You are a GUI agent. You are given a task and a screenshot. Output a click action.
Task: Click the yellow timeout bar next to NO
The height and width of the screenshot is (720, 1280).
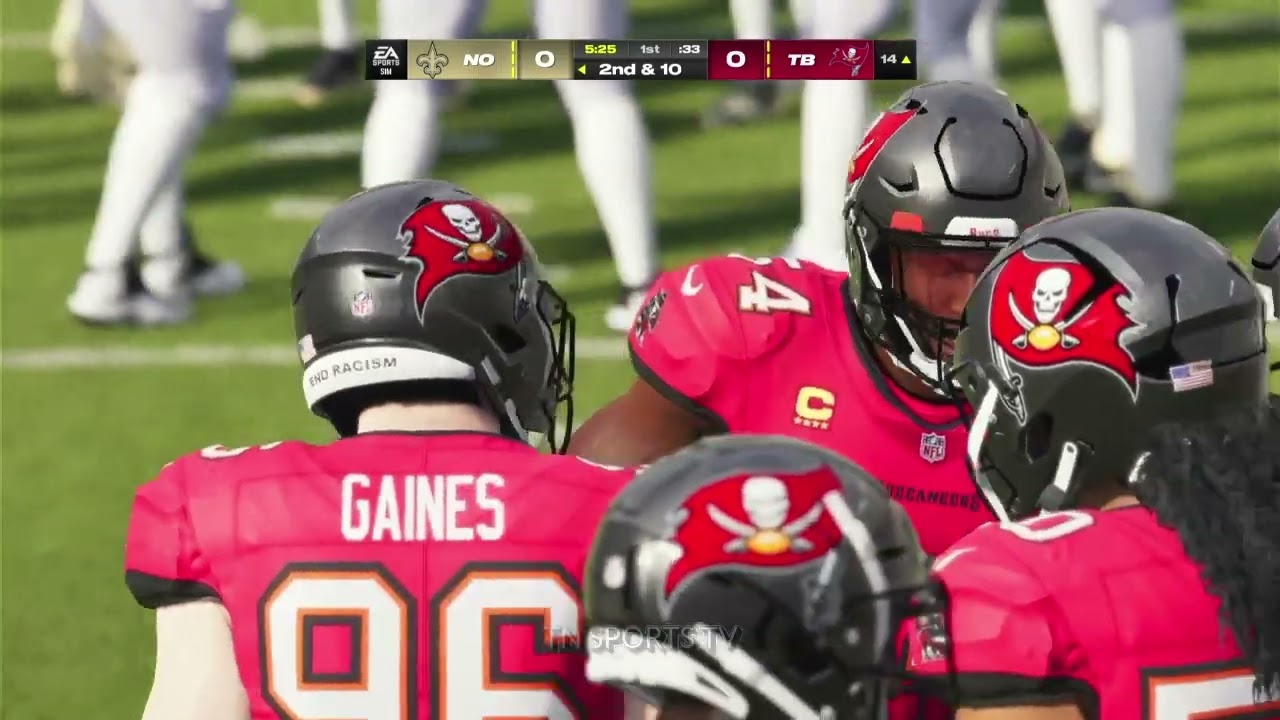(512, 59)
